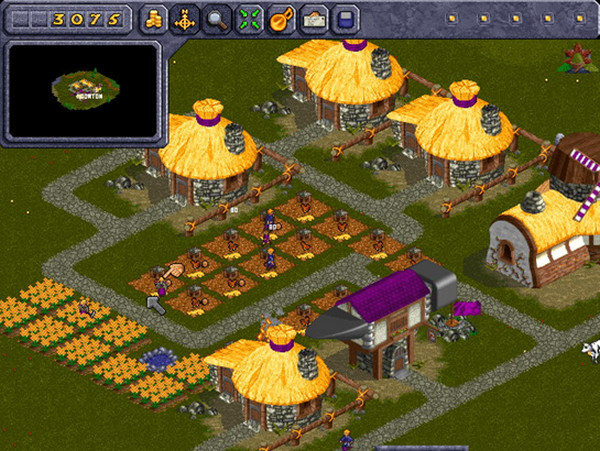This screenshot has height=451, width=600.
Task: Activate the magnifying glass tool
Action: [x=217, y=18]
